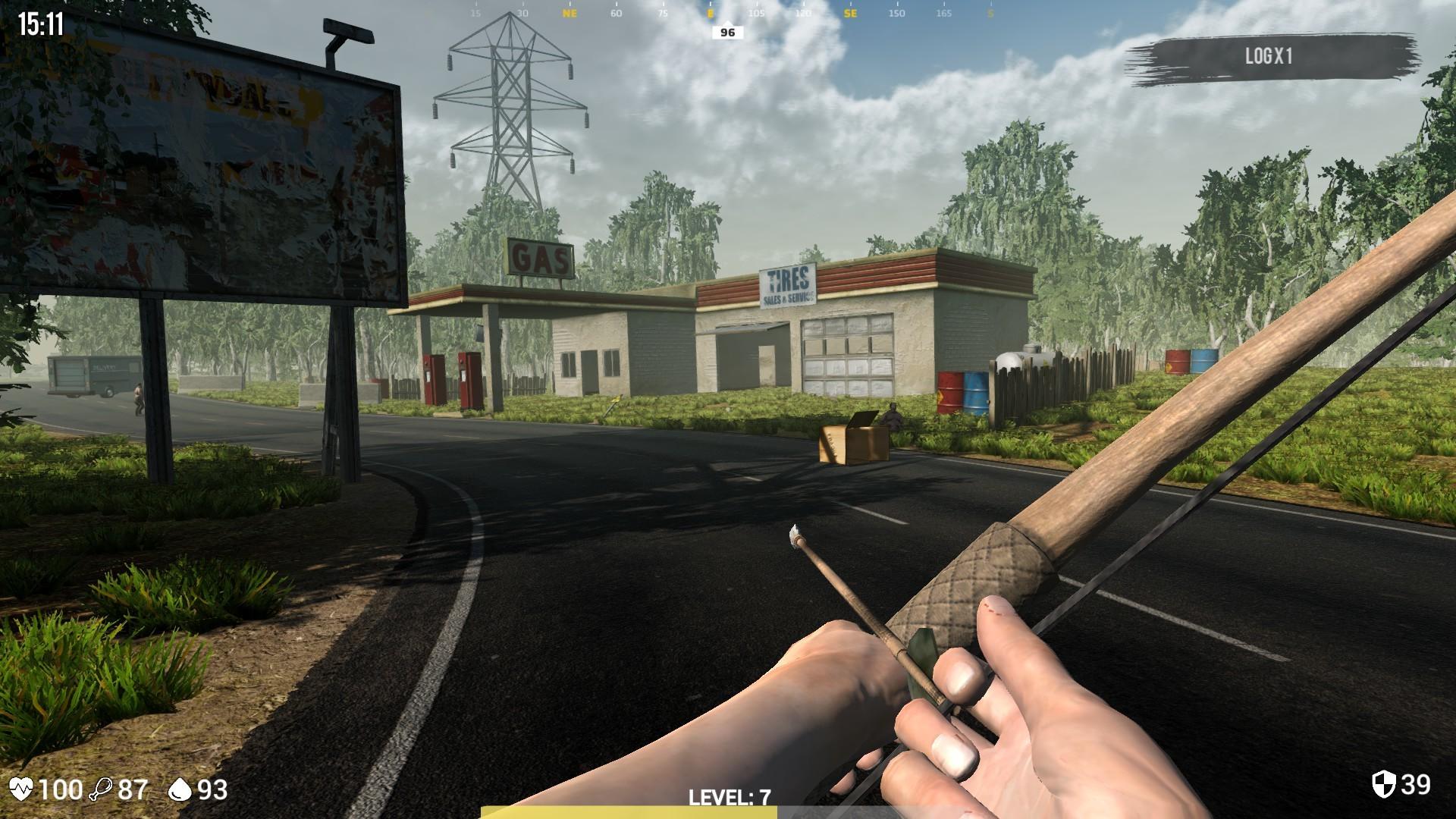Click the S marker on the compass
The width and height of the screenshot is (1456, 819).
988,13
